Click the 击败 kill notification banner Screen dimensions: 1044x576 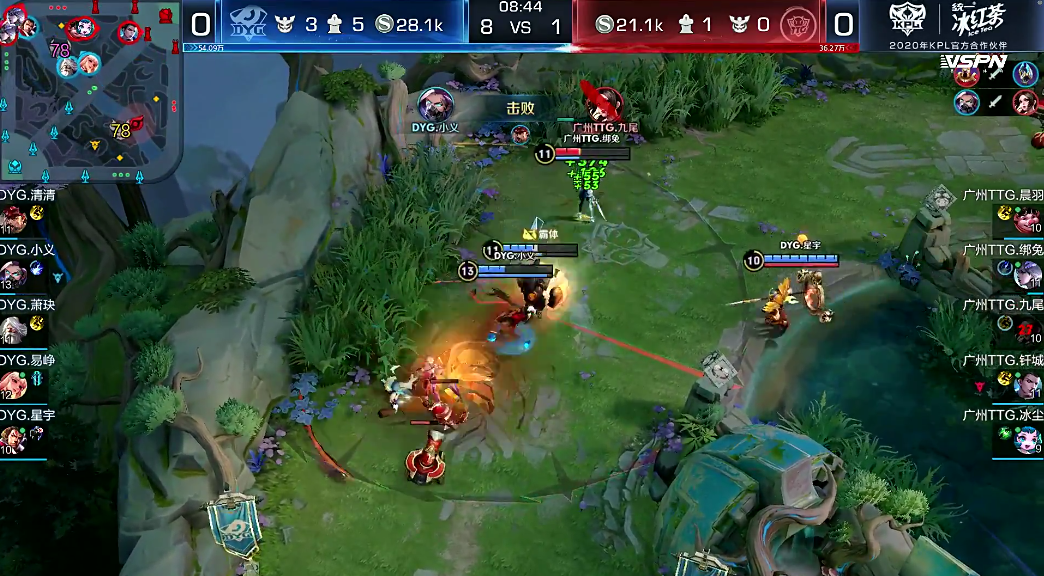[520, 109]
